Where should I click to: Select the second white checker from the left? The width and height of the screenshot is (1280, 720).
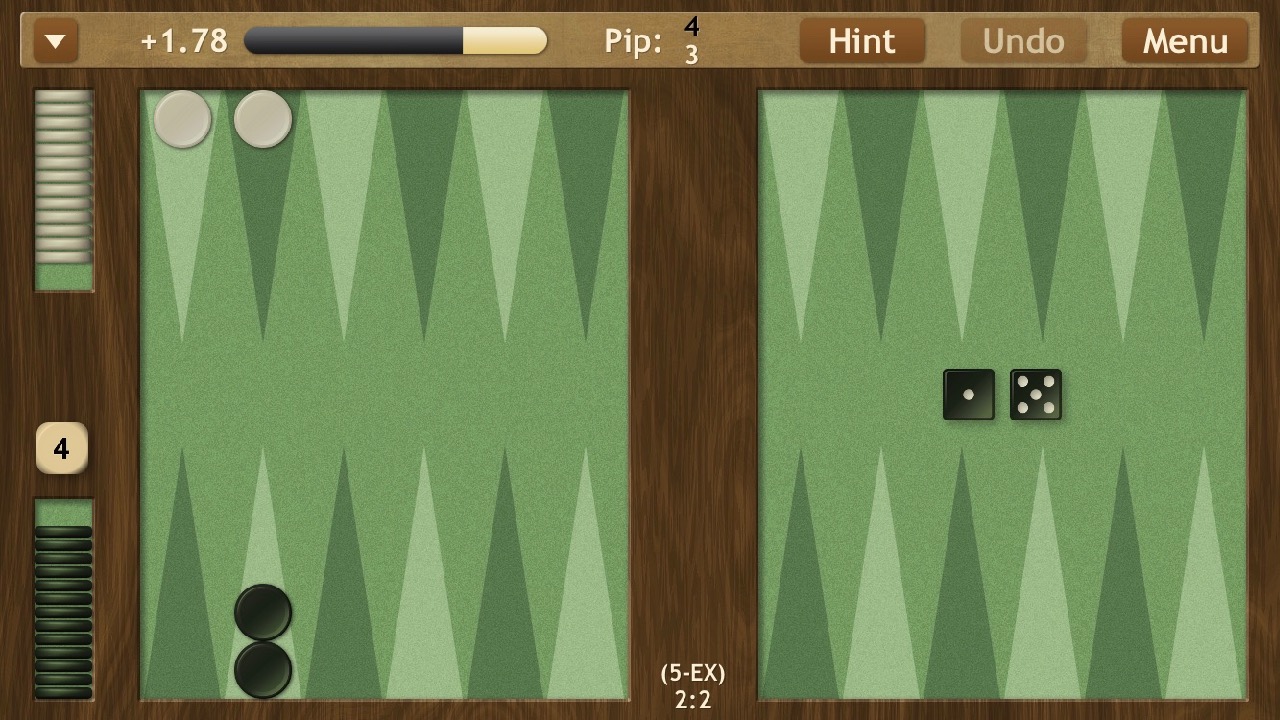click(x=263, y=119)
